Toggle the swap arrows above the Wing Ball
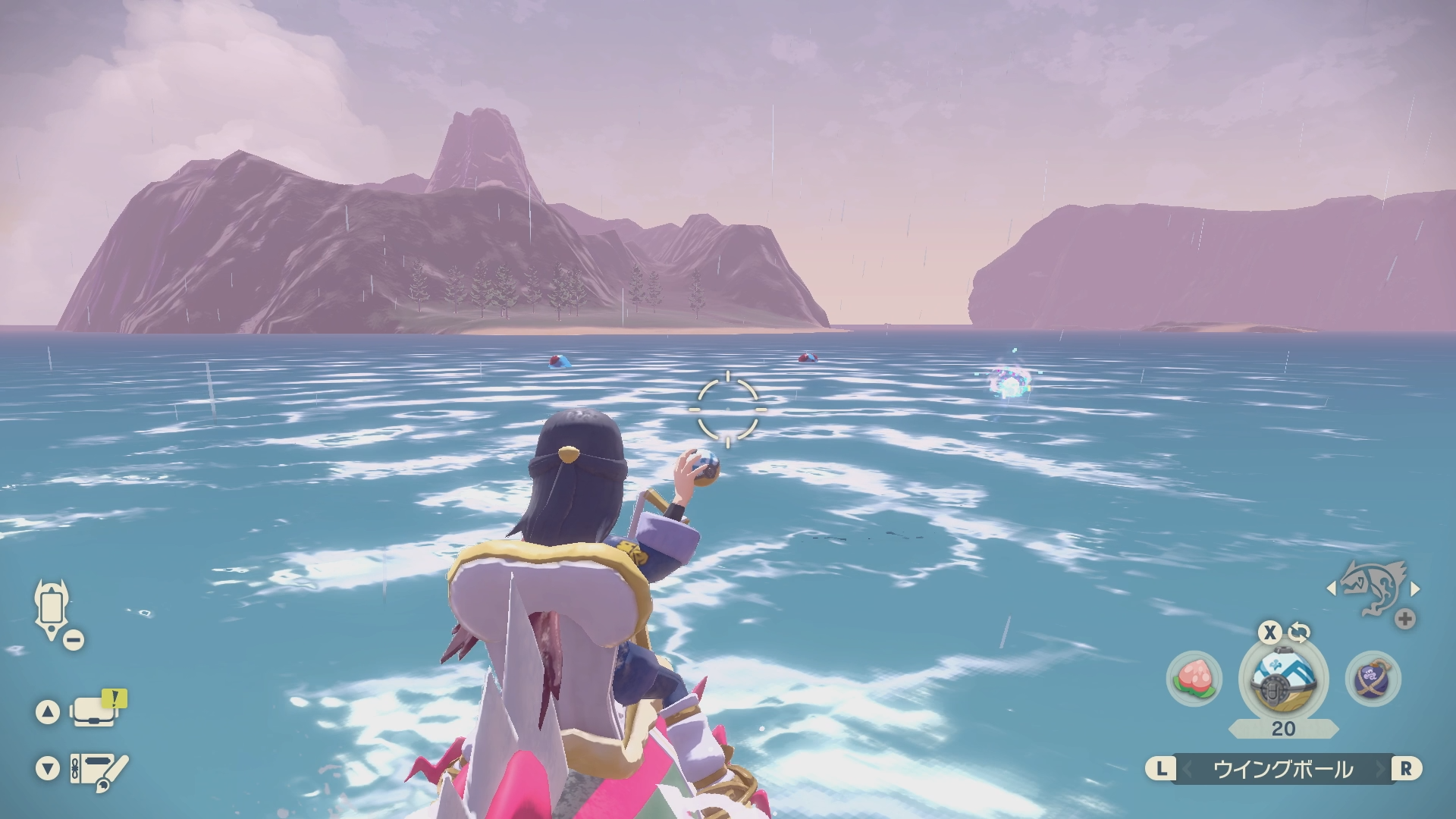The image size is (1456, 819). tap(1299, 632)
